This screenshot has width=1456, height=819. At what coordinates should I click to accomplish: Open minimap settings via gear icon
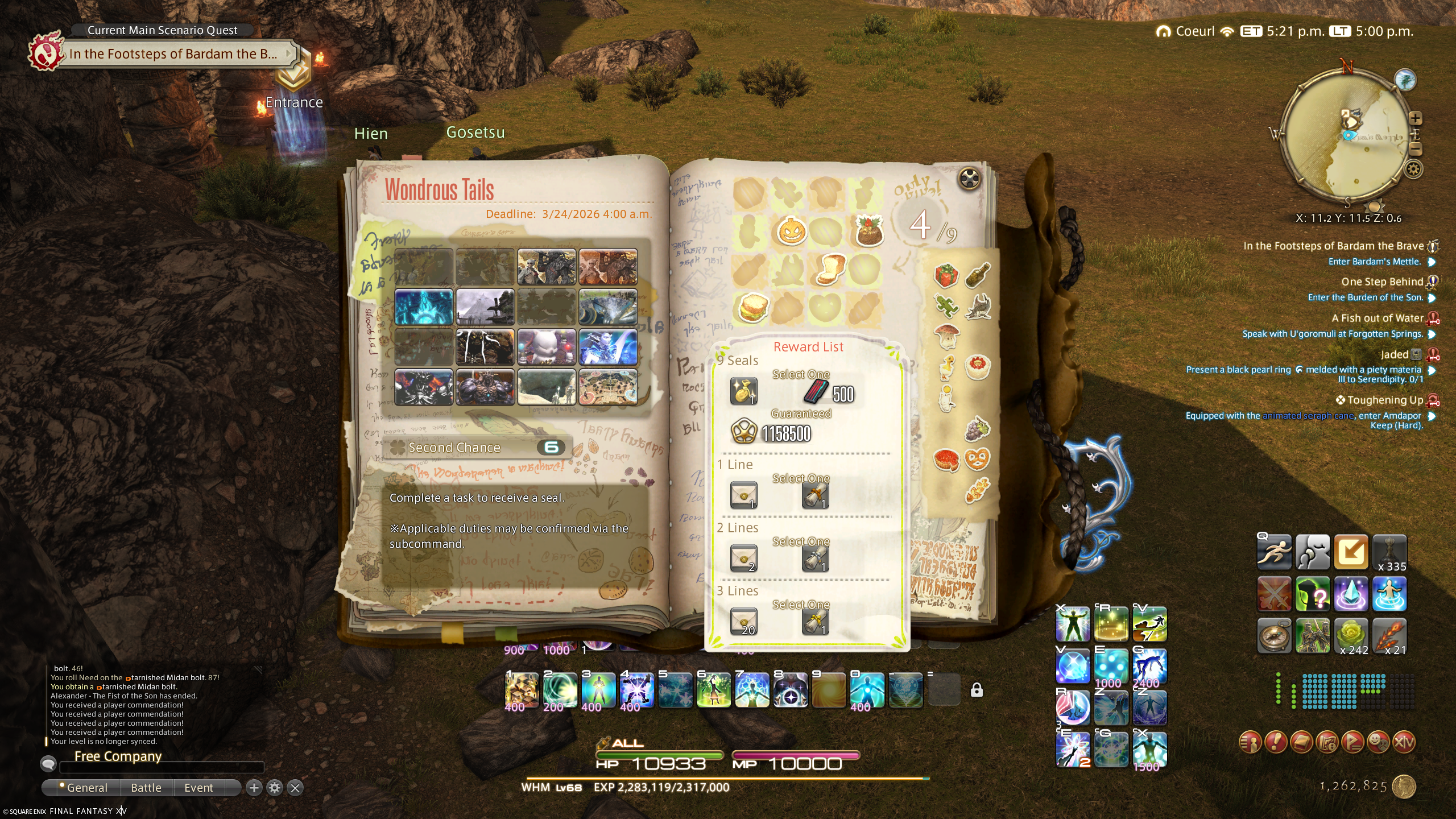[1414, 169]
